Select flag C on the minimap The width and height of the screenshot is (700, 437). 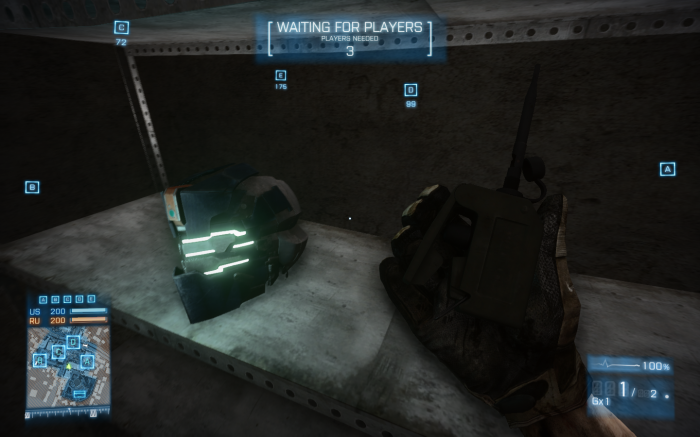[x=58, y=351]
